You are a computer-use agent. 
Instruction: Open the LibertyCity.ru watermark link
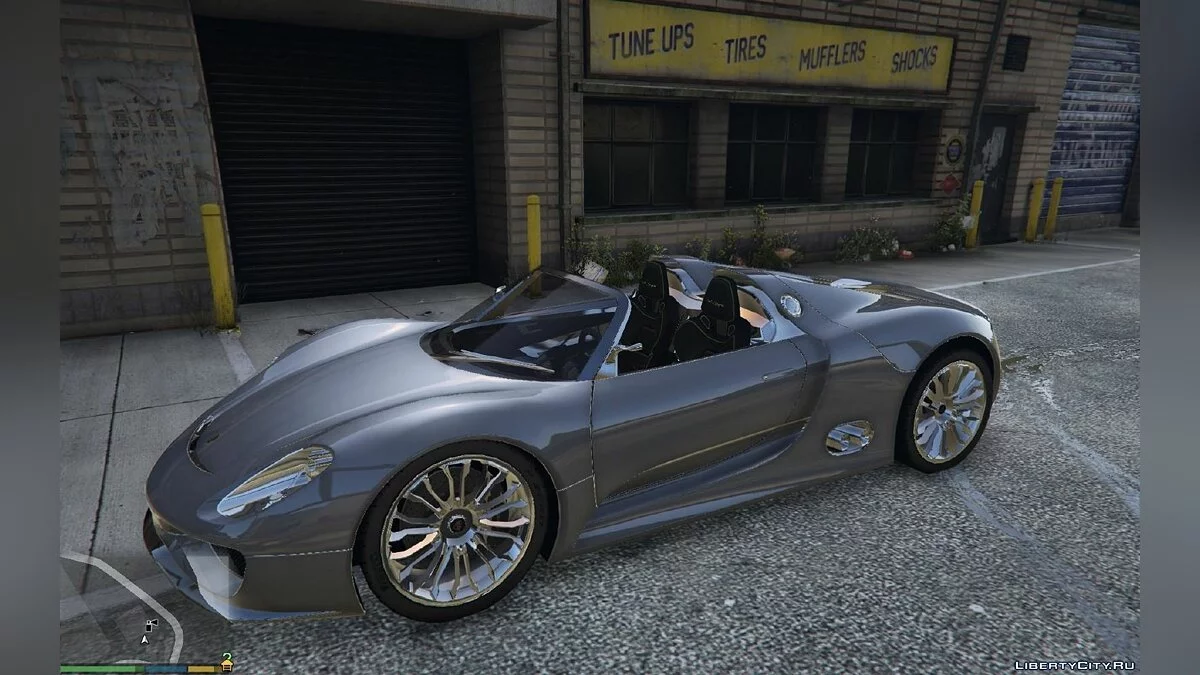(1075, 665)
